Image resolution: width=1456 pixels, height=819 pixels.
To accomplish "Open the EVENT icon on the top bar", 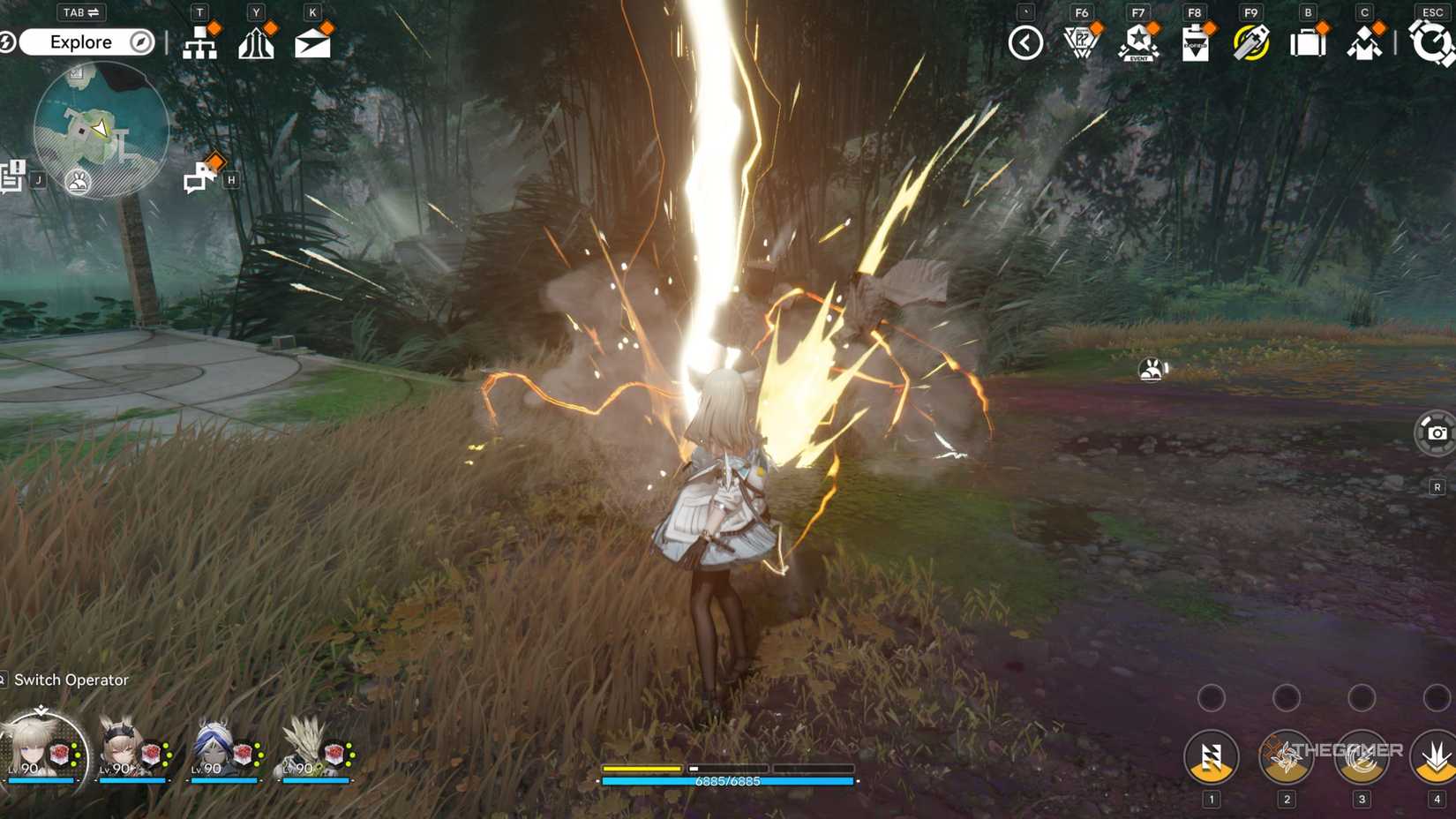I will 1139,41.
